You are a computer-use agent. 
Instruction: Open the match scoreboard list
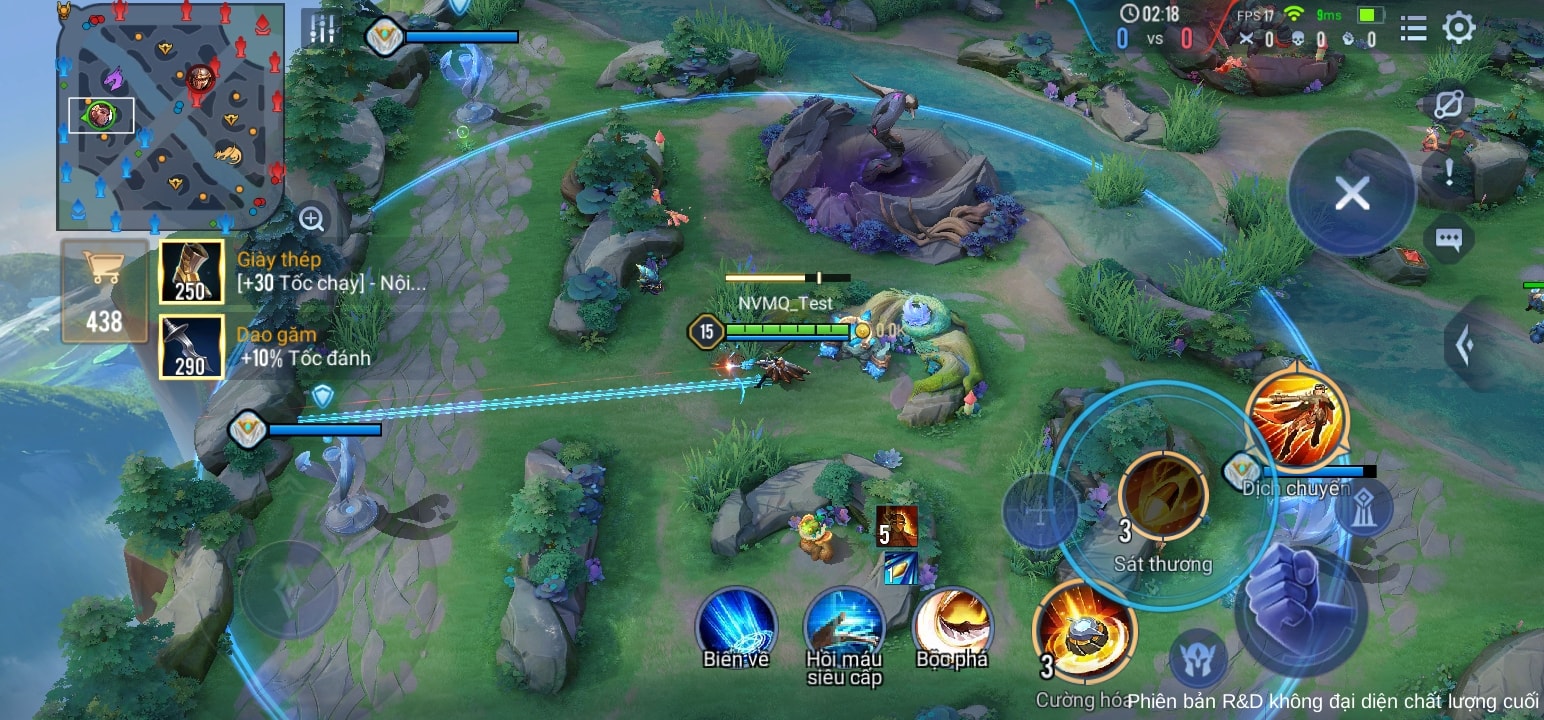coord(1413,29)
